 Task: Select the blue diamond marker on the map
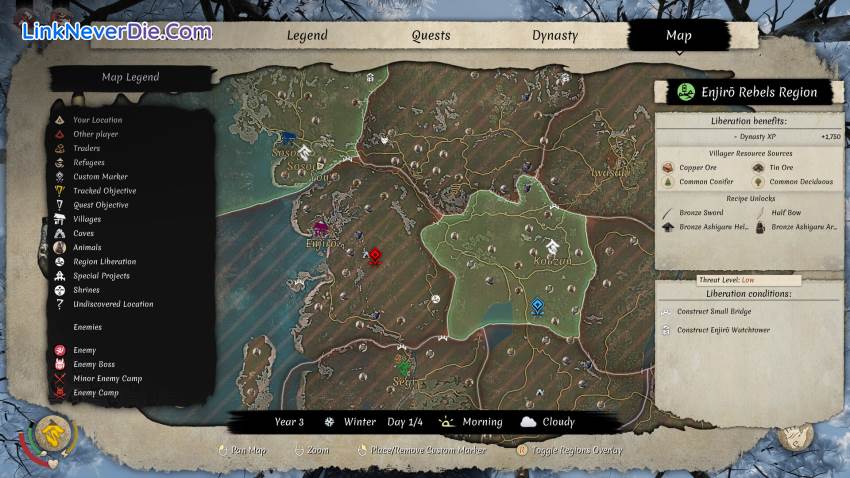coord(538,306)
